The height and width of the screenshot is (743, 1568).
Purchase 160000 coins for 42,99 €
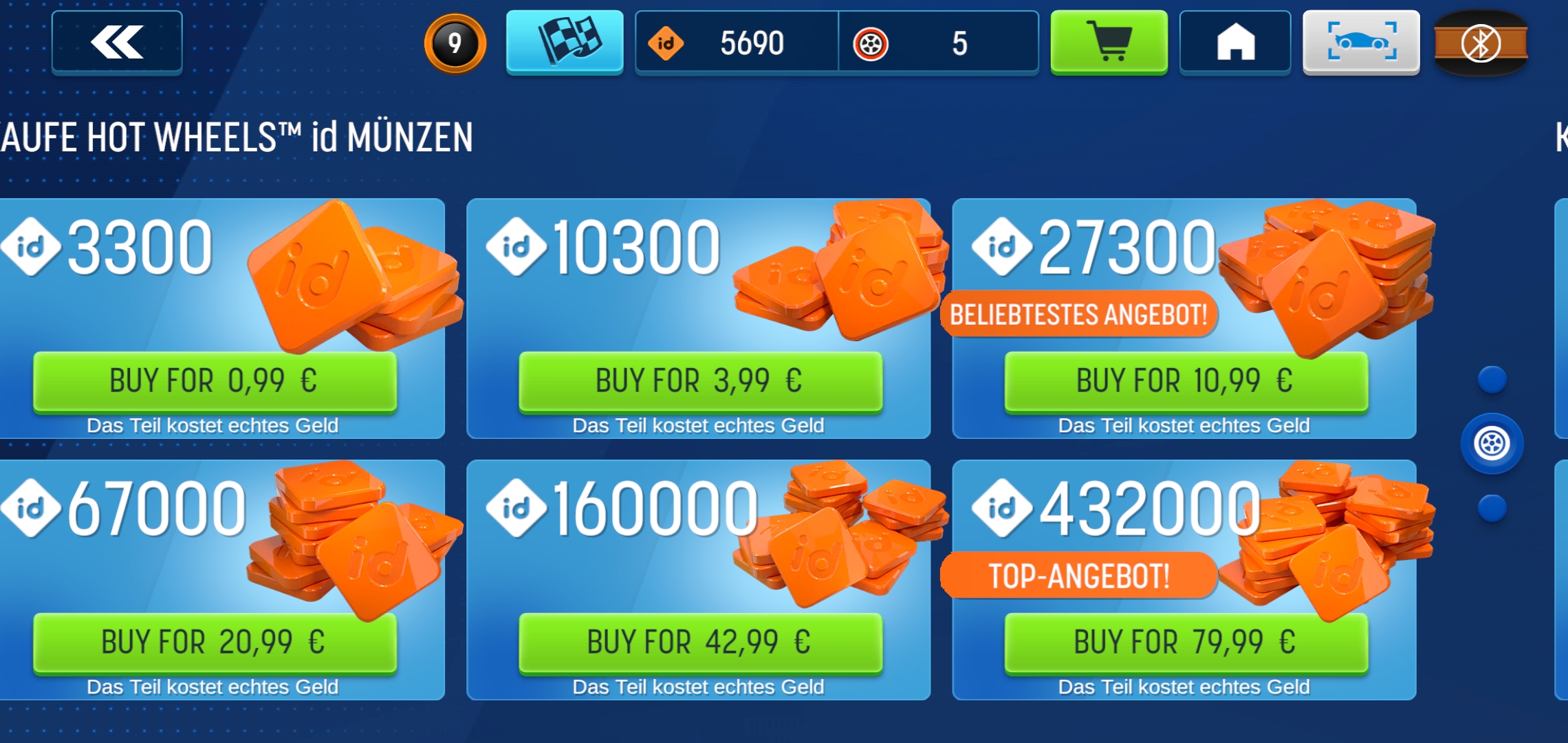point(700,643)
